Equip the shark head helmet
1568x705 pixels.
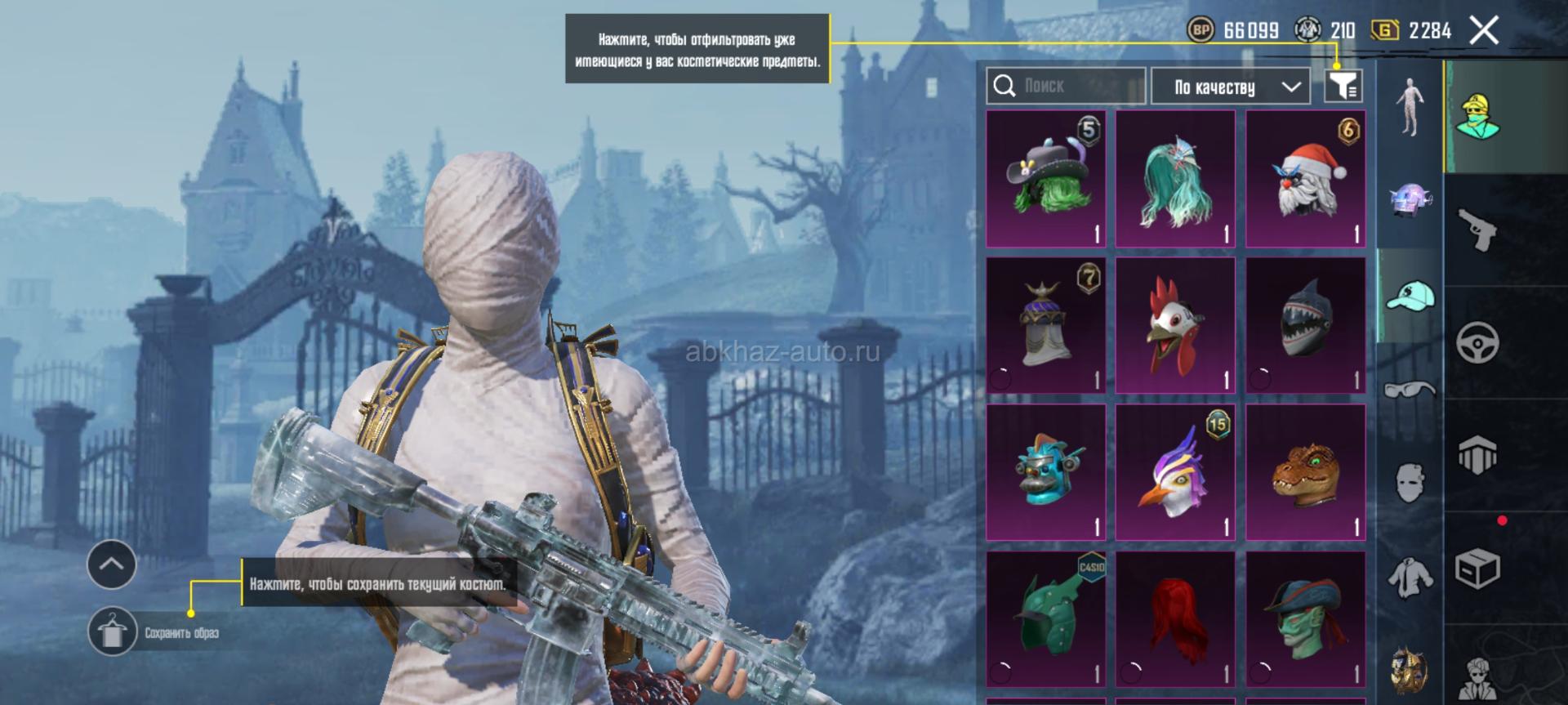[1305, 325]
